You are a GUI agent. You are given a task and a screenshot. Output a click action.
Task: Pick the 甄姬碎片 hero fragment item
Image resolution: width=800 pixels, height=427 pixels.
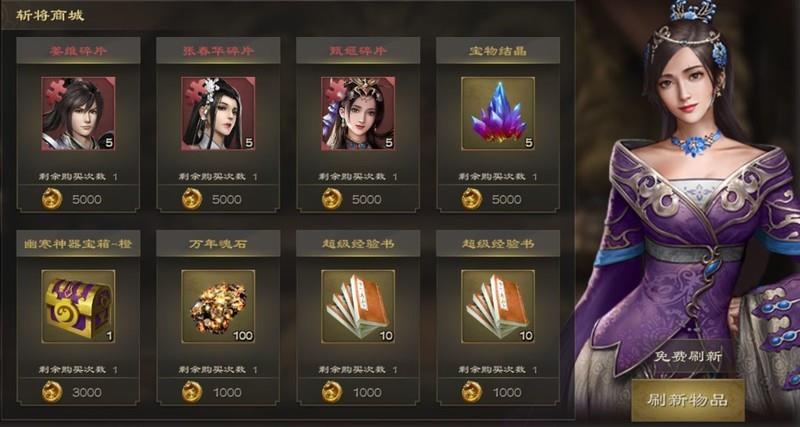point(358,114)
